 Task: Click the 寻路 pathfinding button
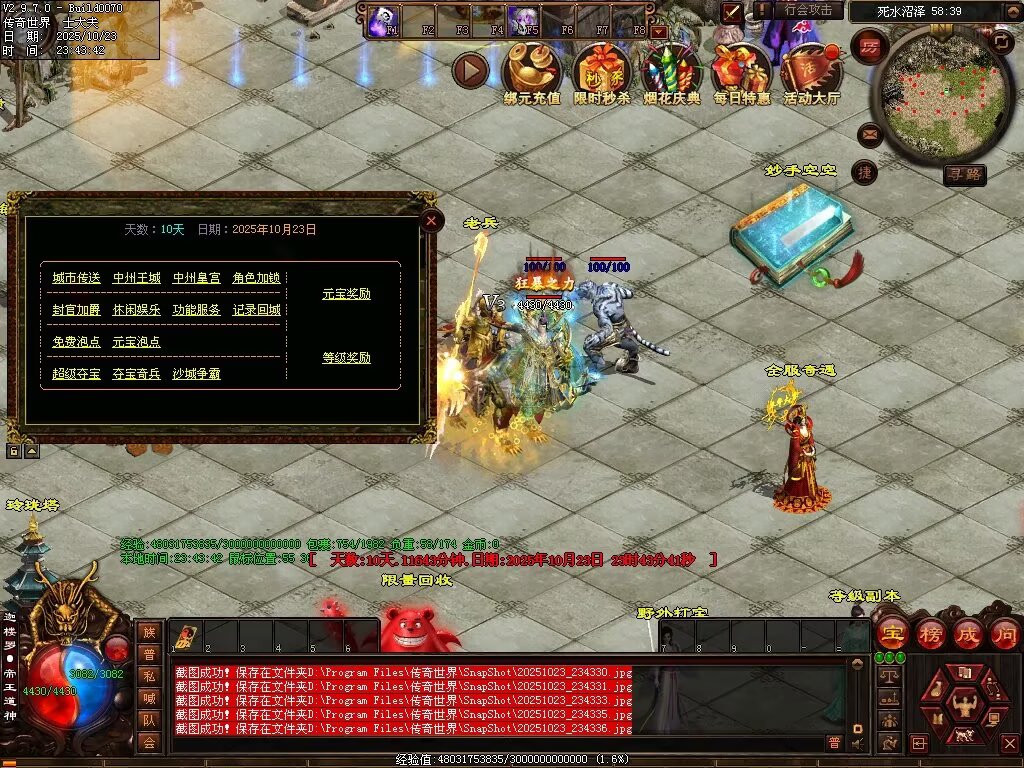click(965, 175)
